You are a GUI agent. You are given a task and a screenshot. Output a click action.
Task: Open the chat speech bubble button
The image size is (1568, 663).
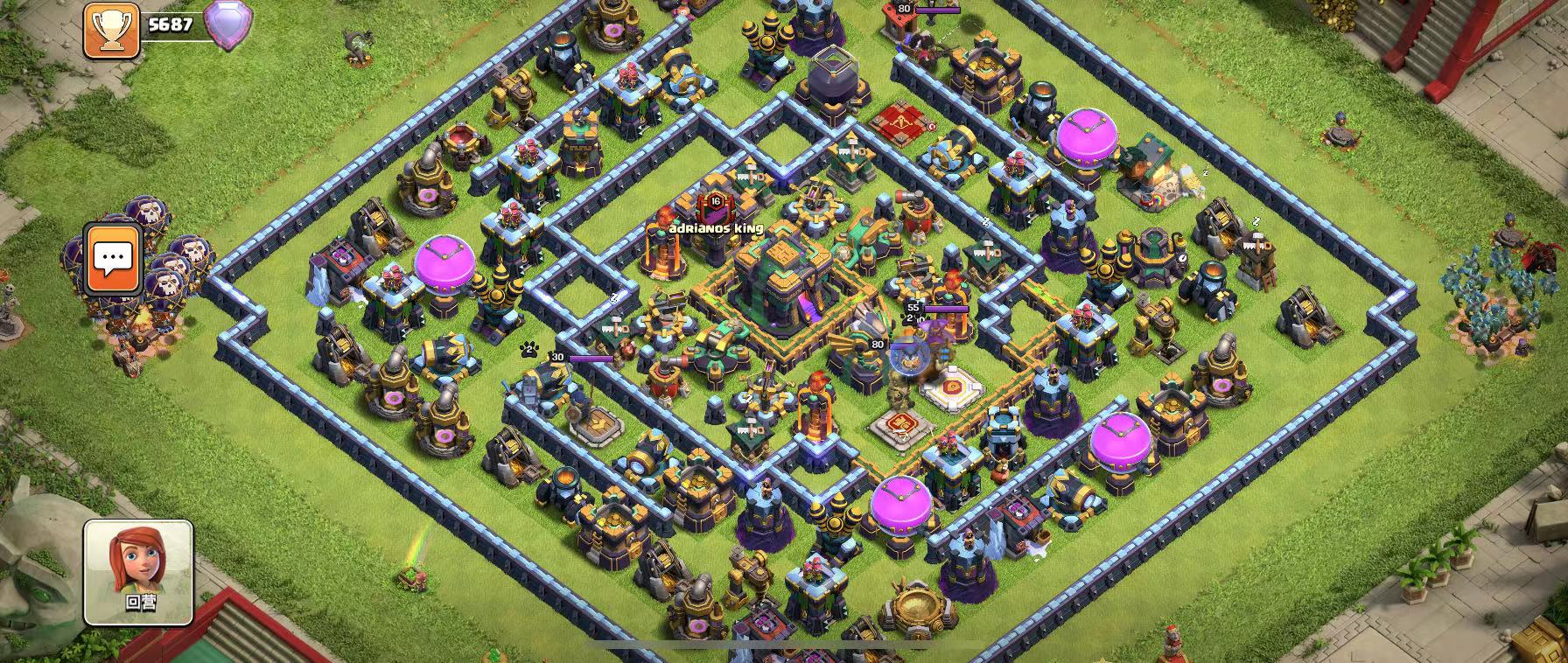(113, 258)
